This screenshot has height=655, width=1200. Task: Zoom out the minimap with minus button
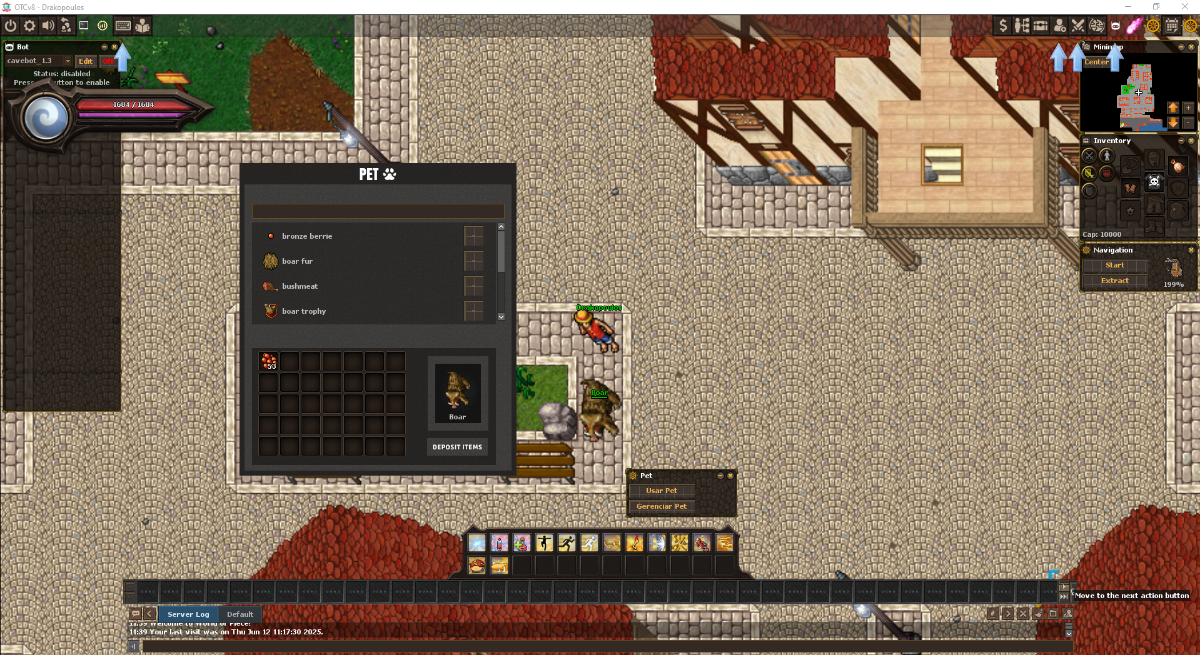[1188, 122]
